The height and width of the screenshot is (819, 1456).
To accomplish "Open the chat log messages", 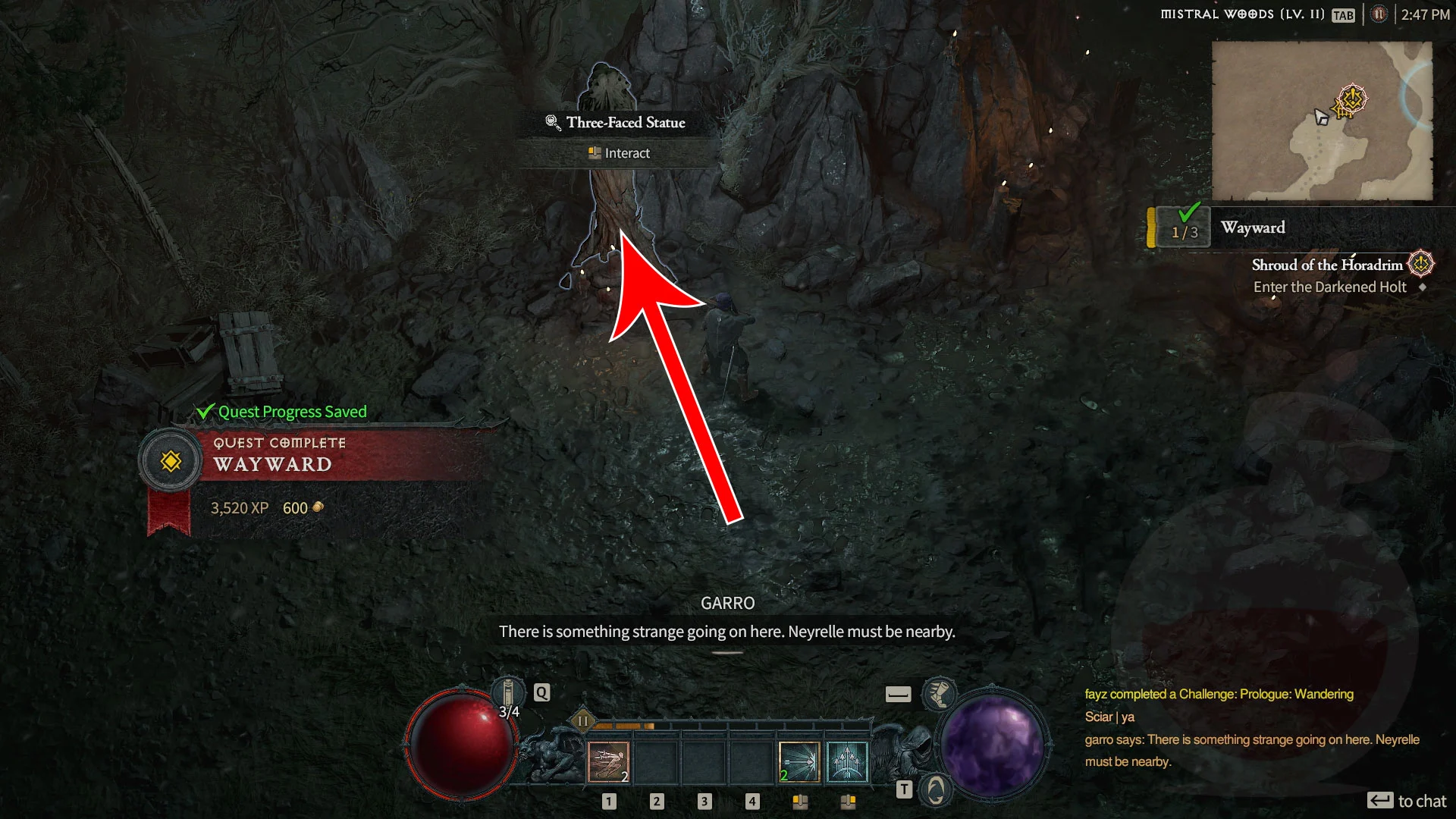I will (1251, 728).
